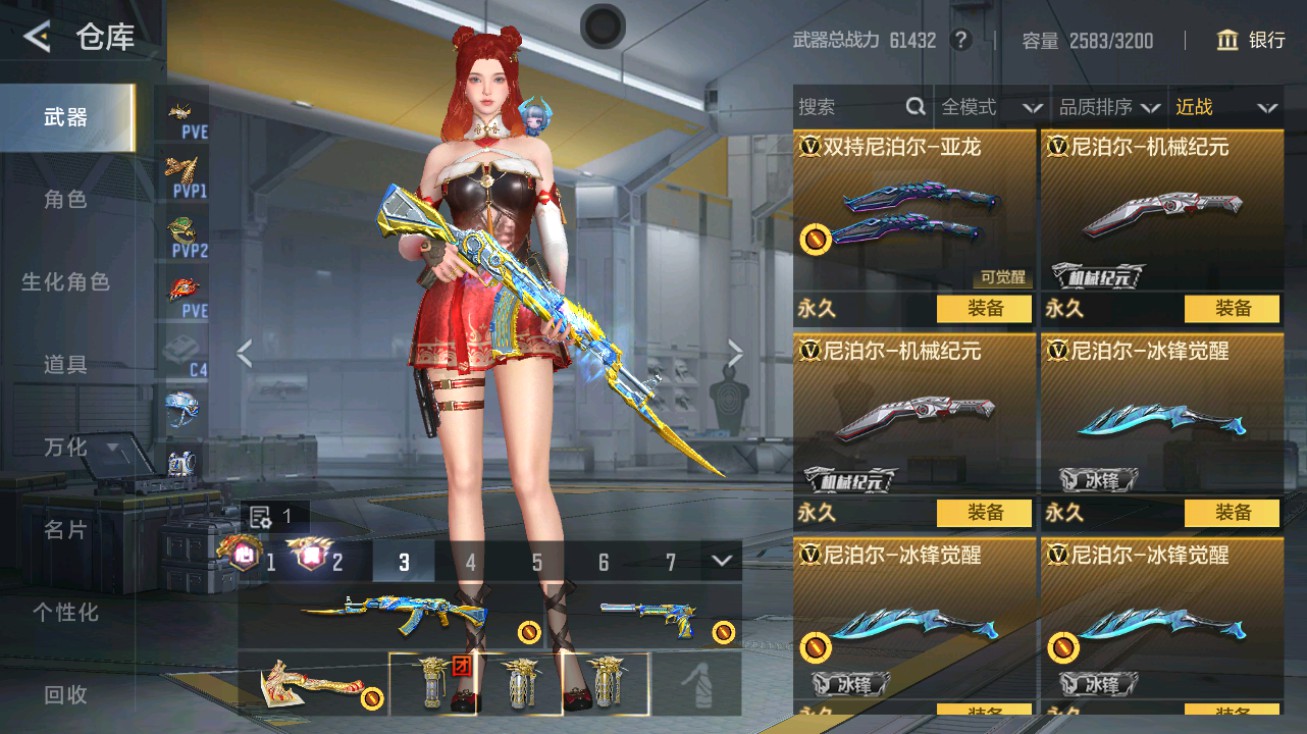Viewport: 1307px width, 734px height.
Task: Select the PVP2 insect badge icon
Action: pyautogui.click(x=185, y=232)
